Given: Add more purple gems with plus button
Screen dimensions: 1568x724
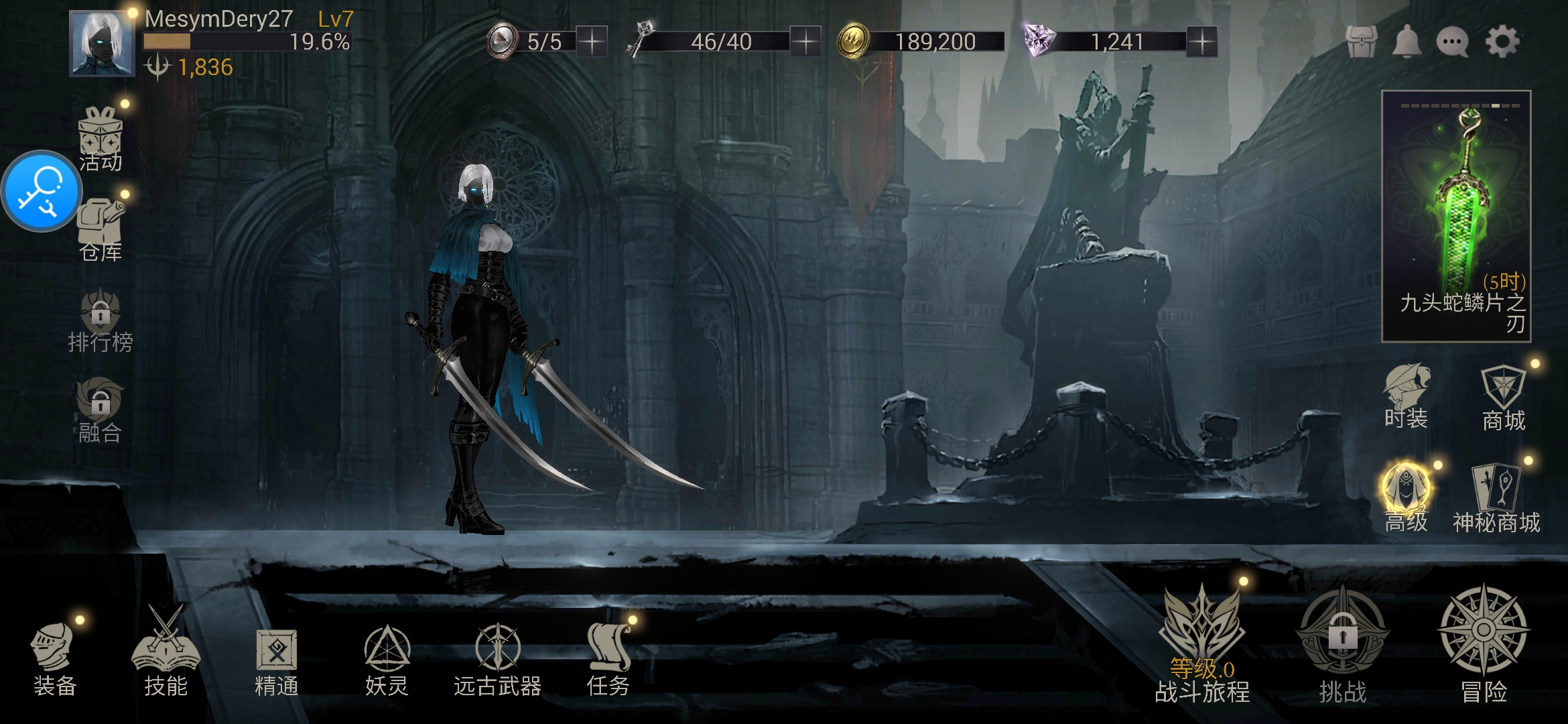Looking at the screenshot, I should point(1202,42).
